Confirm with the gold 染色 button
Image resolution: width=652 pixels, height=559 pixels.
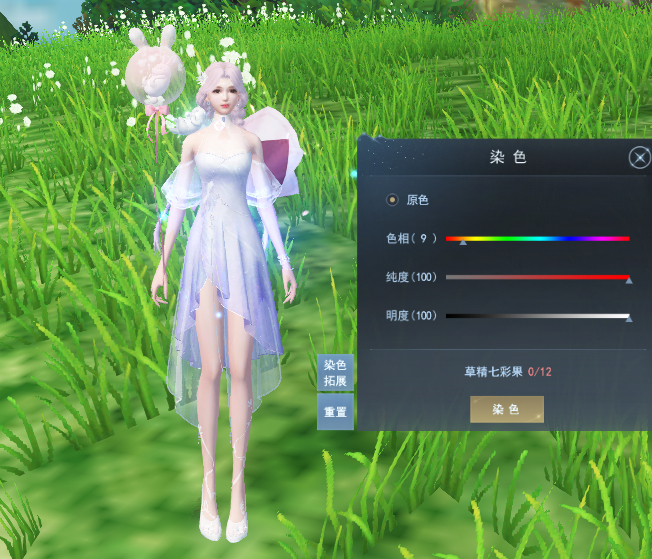coord(507,410)
